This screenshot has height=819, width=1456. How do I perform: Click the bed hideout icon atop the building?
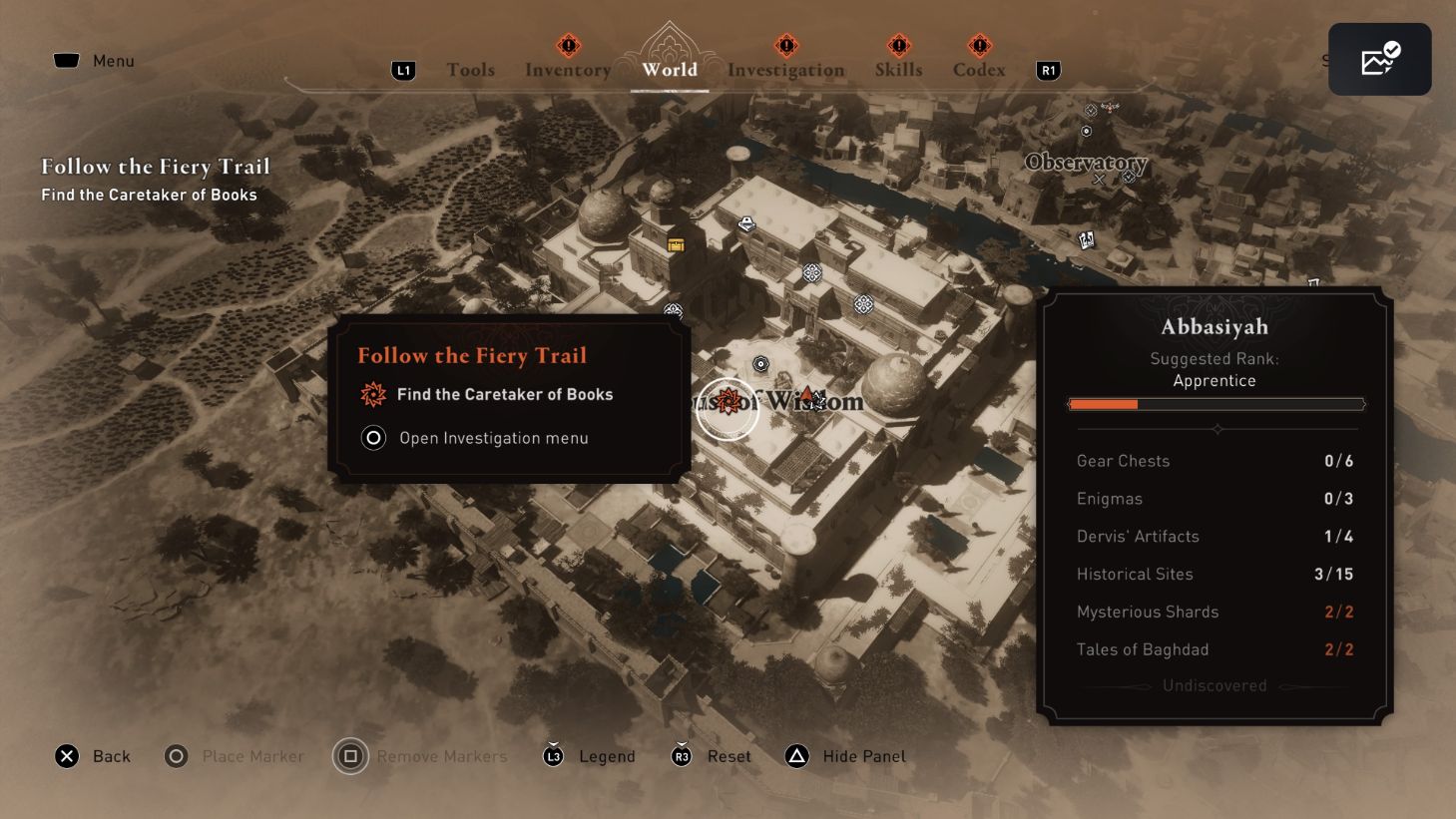point(746,222)
